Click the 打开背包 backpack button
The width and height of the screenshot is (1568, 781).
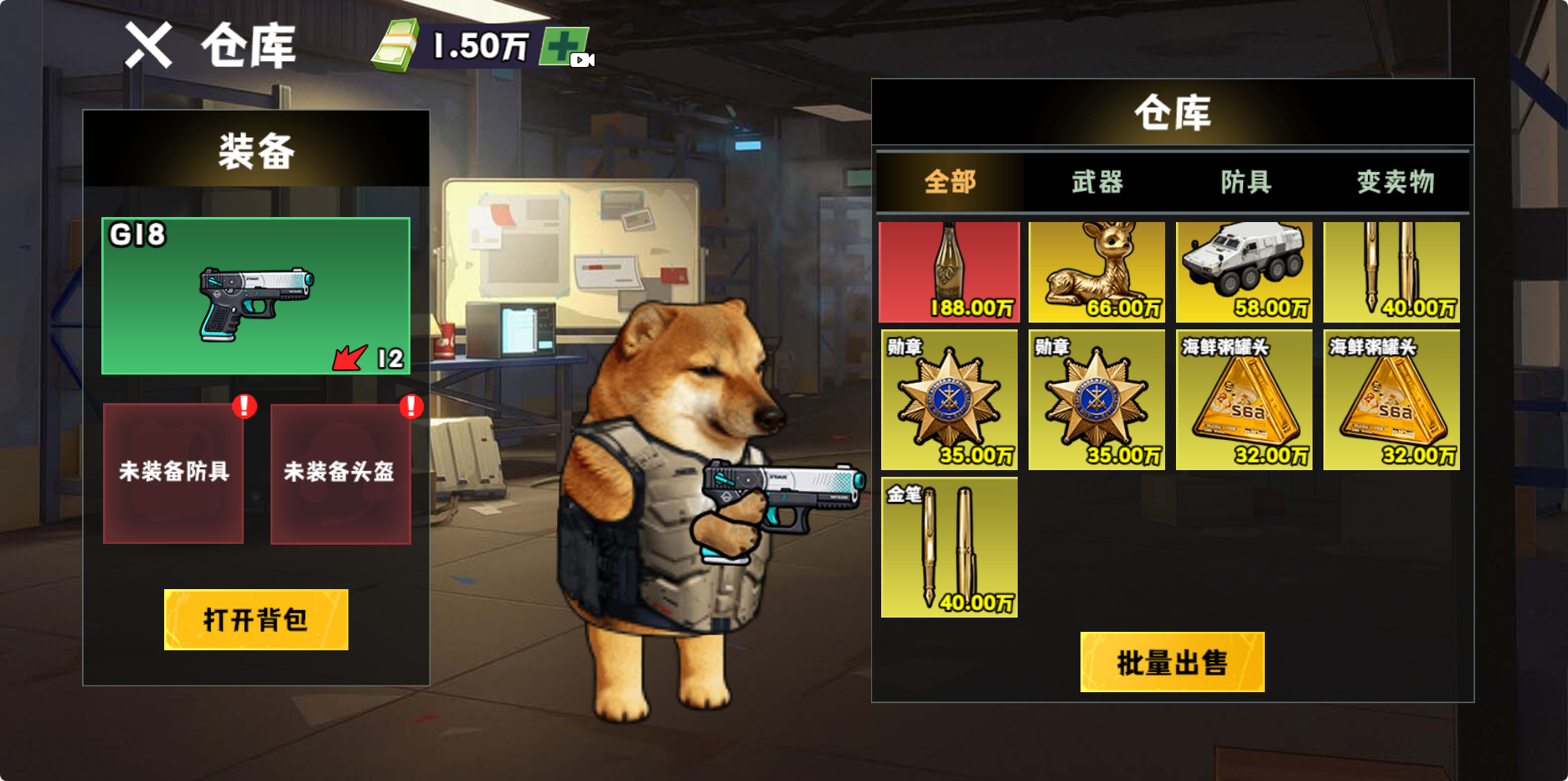click(x=255, y=619)
